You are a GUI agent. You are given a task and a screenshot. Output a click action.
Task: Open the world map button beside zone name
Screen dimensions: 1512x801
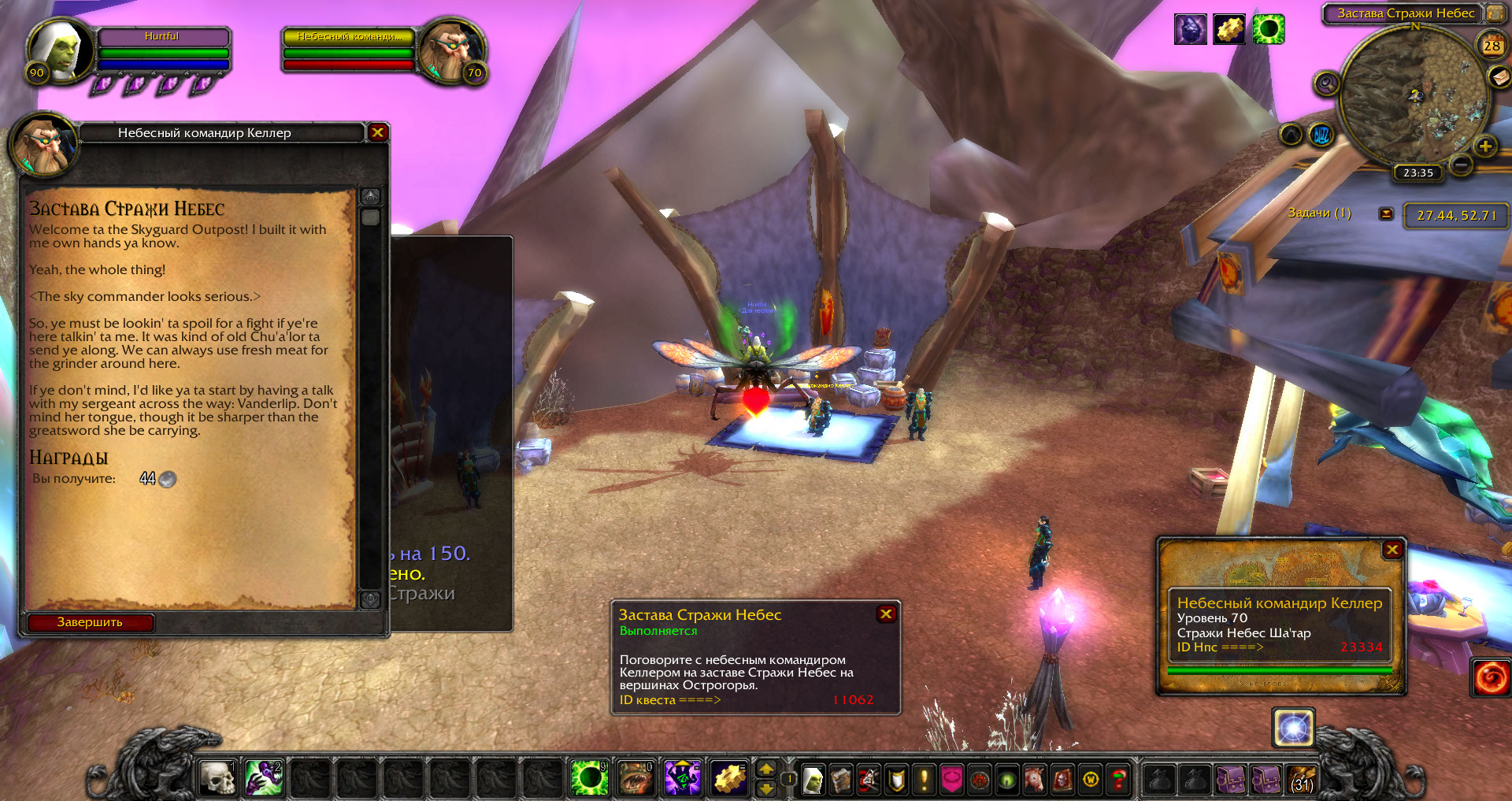coord(1494,13)
